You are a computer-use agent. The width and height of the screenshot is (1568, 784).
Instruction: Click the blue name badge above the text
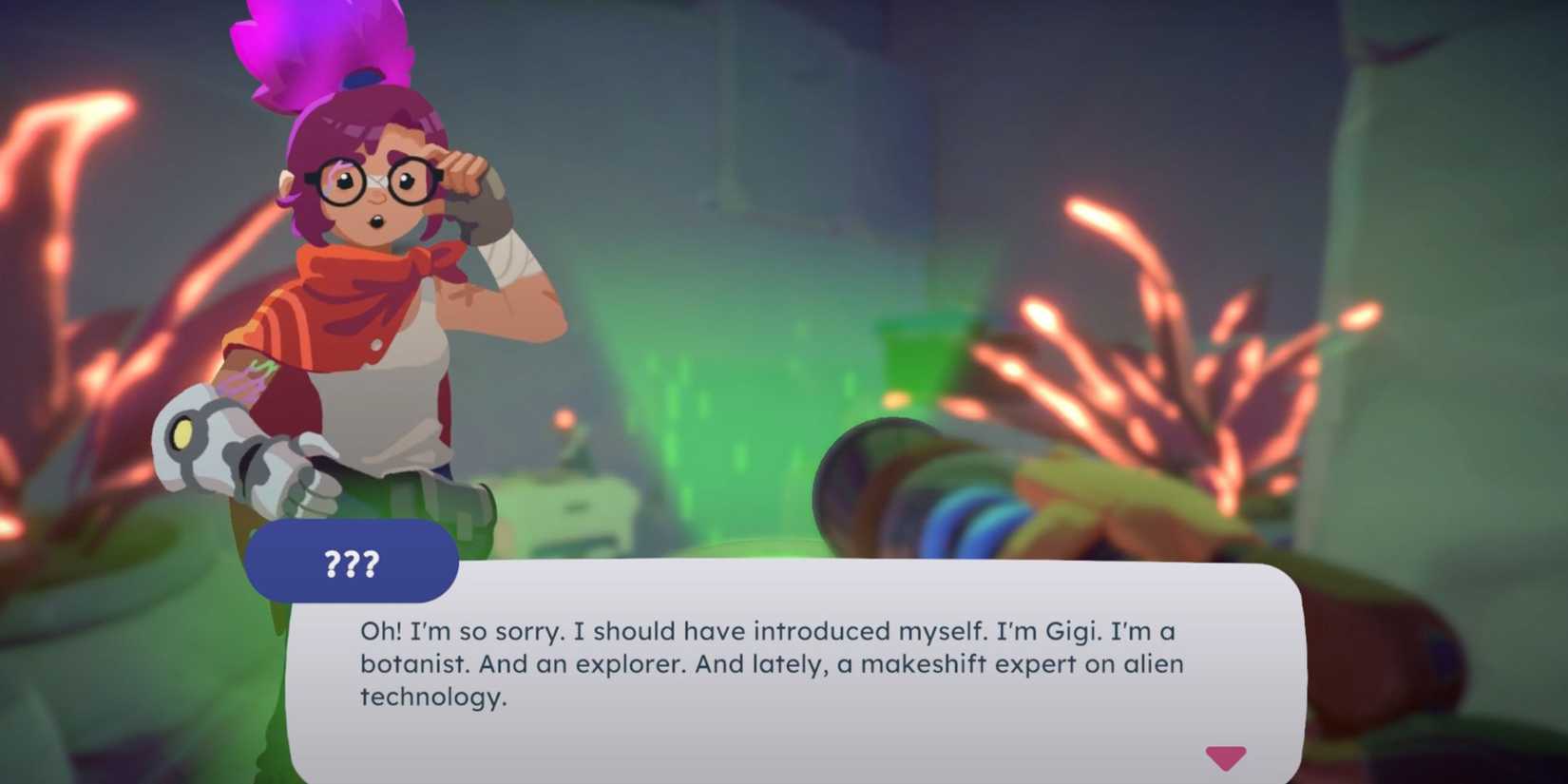[x=352, y=563]
